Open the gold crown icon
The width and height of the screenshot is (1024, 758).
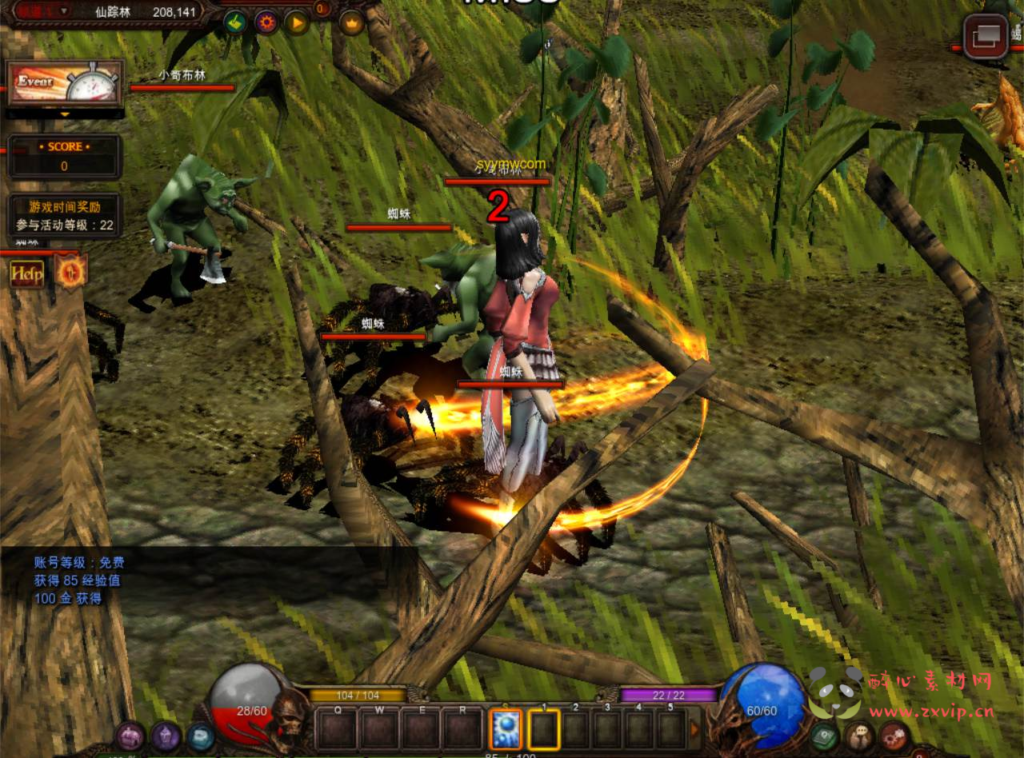(x=351, y=21)
